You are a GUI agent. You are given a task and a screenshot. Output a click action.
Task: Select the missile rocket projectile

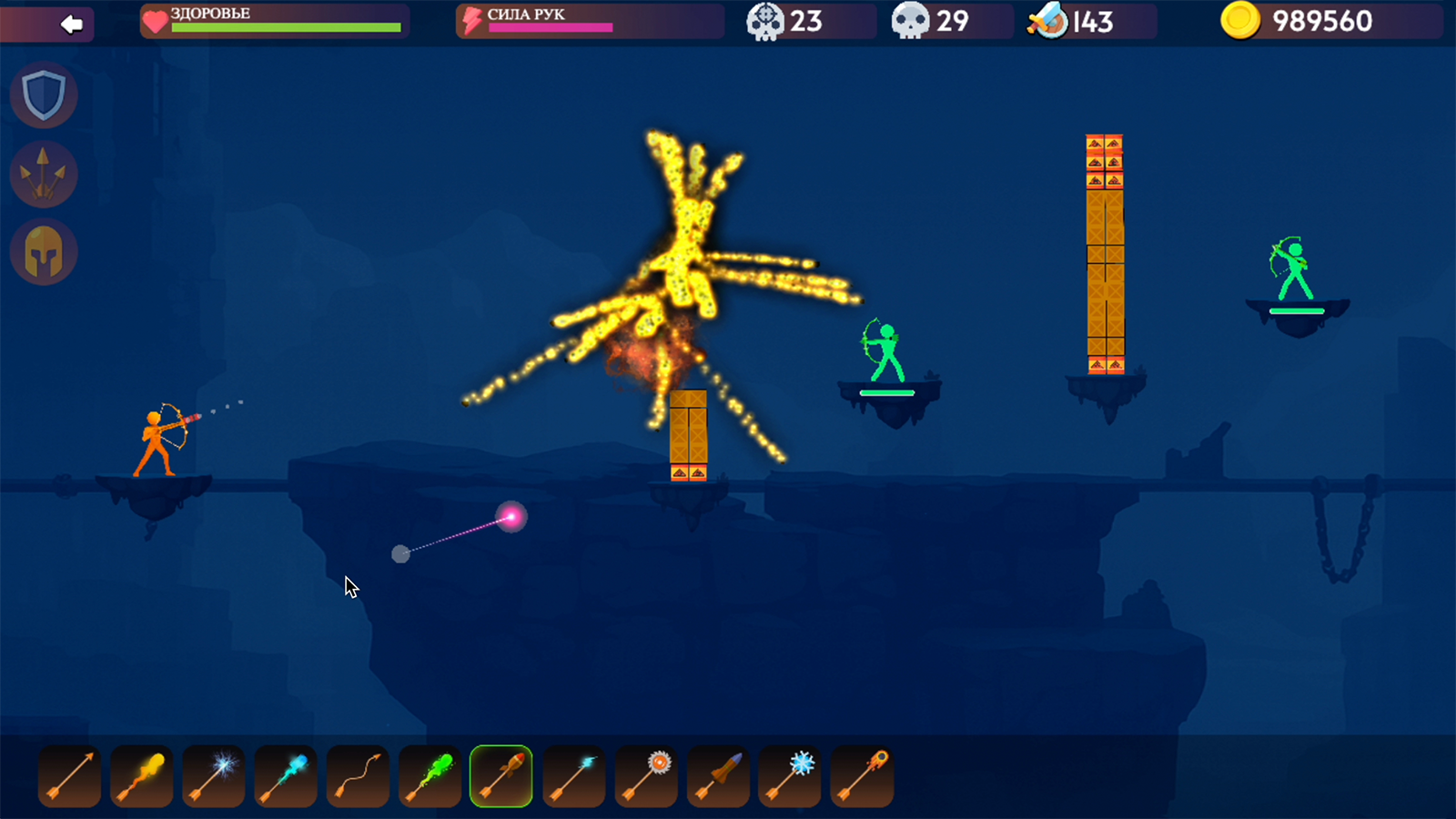coord(716,775)
